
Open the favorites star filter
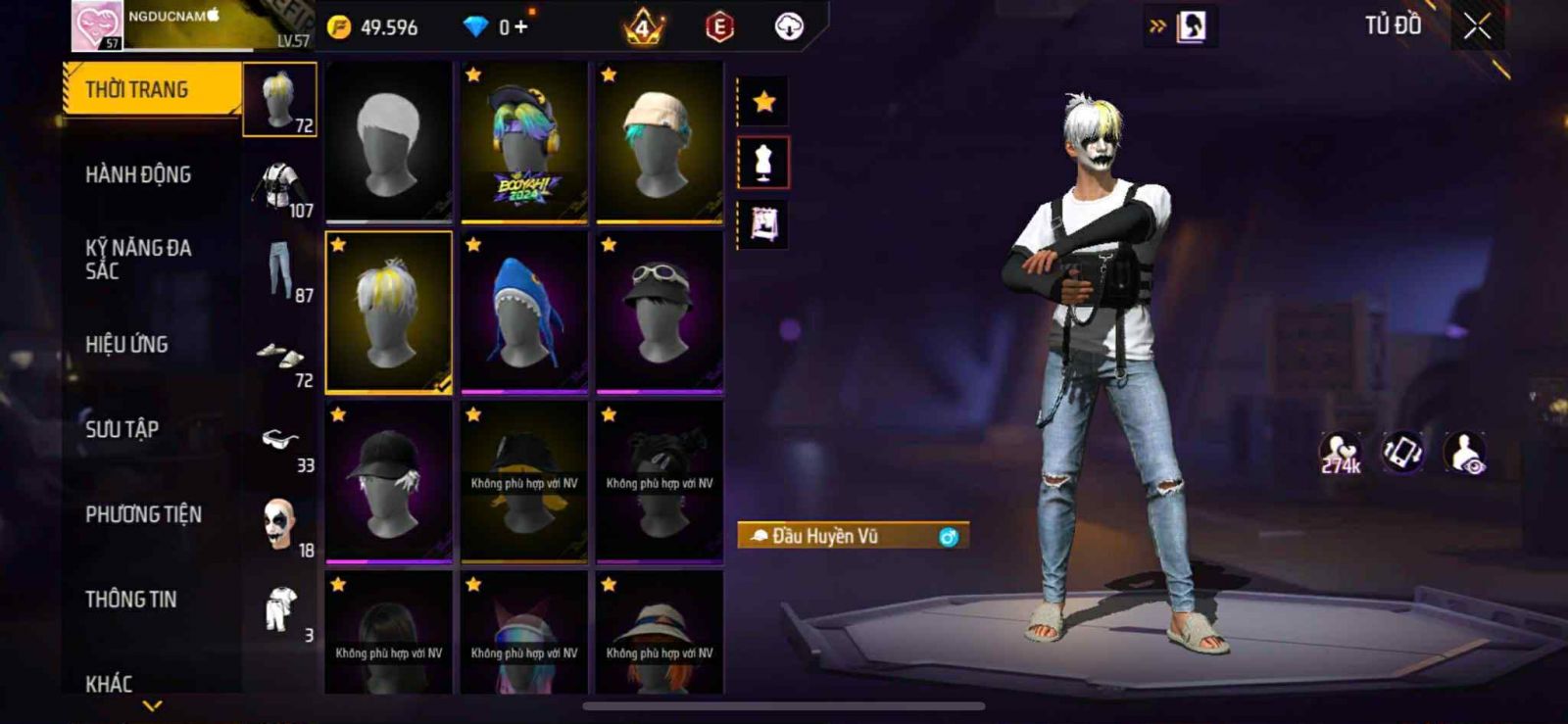[x=763, y=101]
